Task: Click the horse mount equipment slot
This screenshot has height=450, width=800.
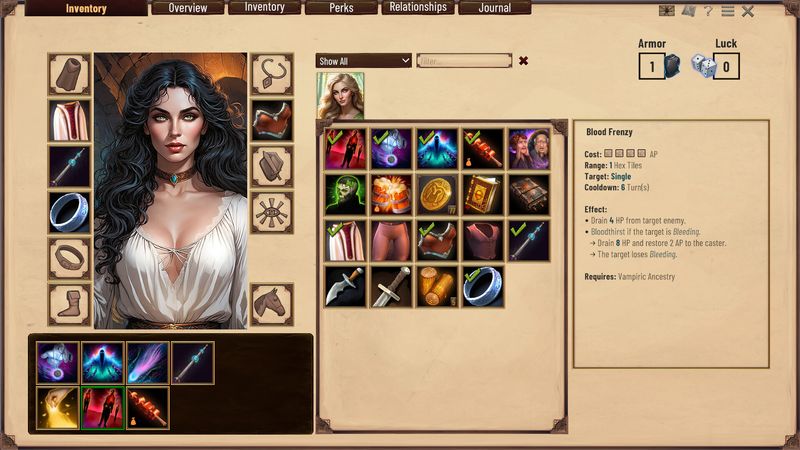Action: (x=271, y=304)
